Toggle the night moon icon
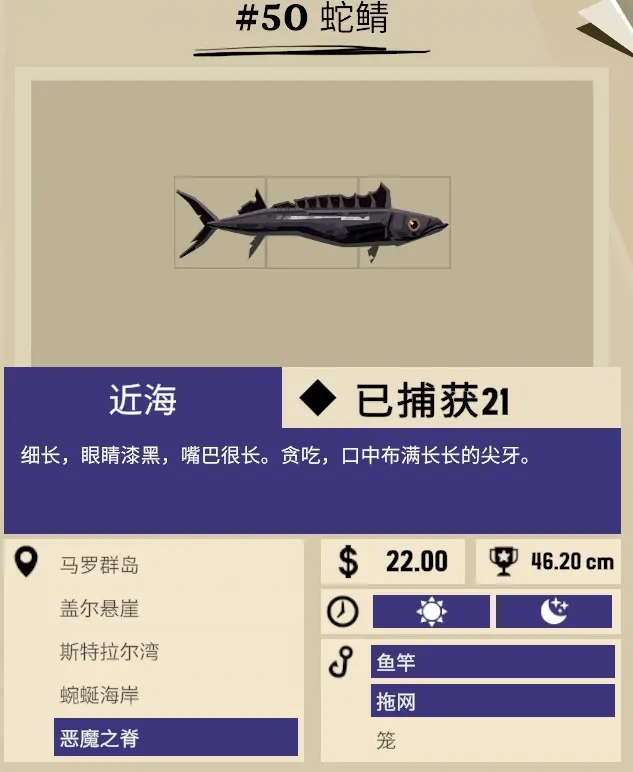The width and height of the screenshot is (633, 772). (x=553, y=611)
